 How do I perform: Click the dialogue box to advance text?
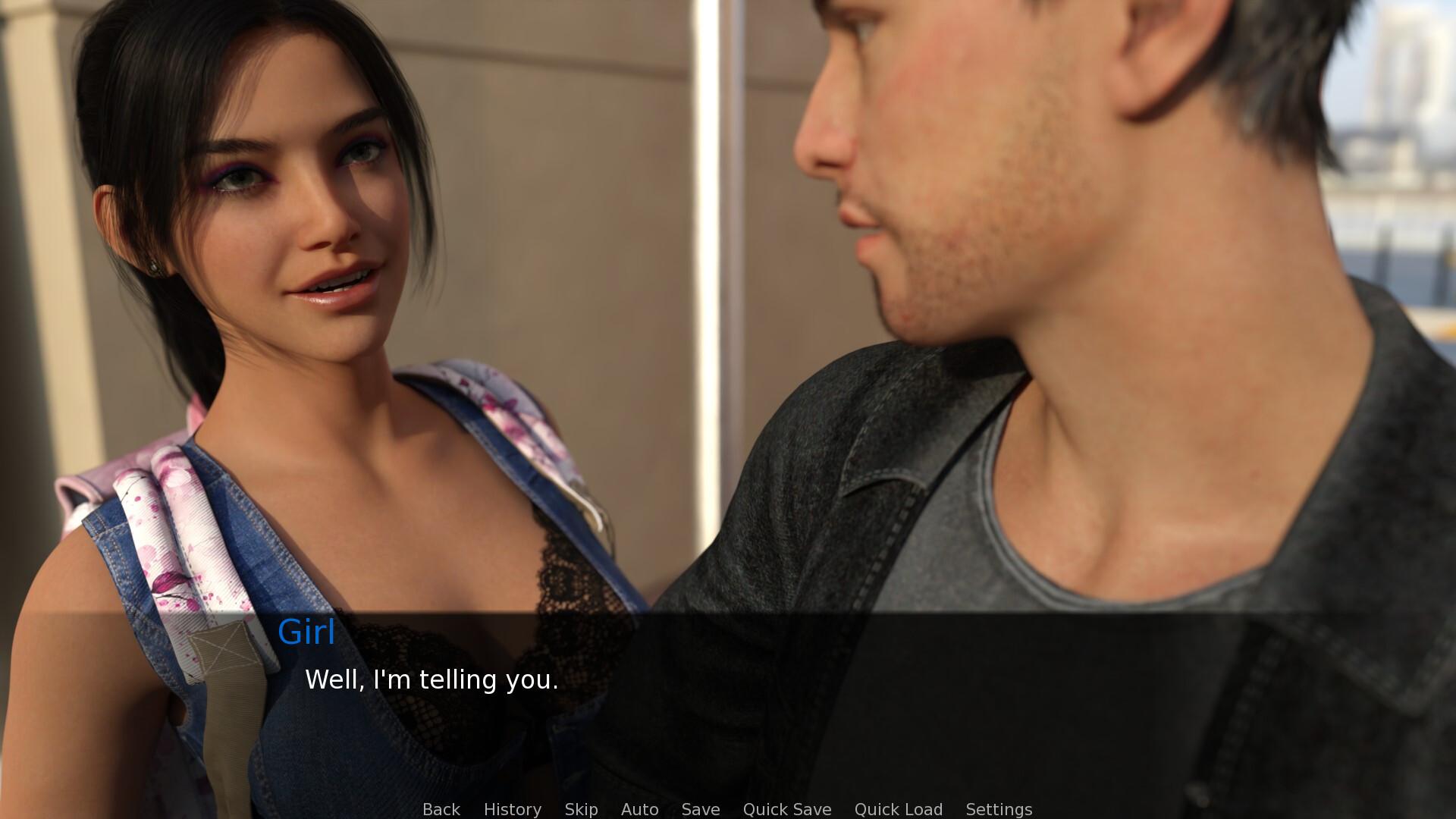728,698
